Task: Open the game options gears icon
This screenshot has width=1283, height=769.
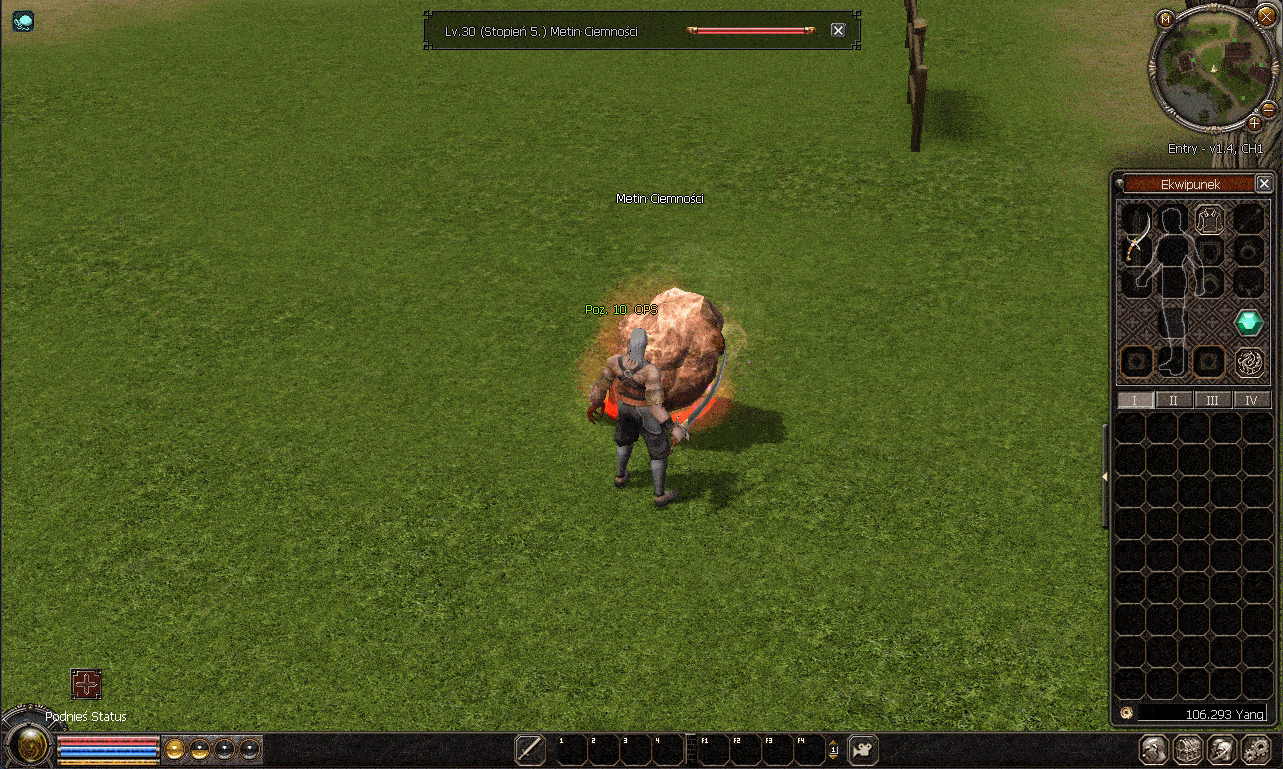Action: coord(1258,750)
